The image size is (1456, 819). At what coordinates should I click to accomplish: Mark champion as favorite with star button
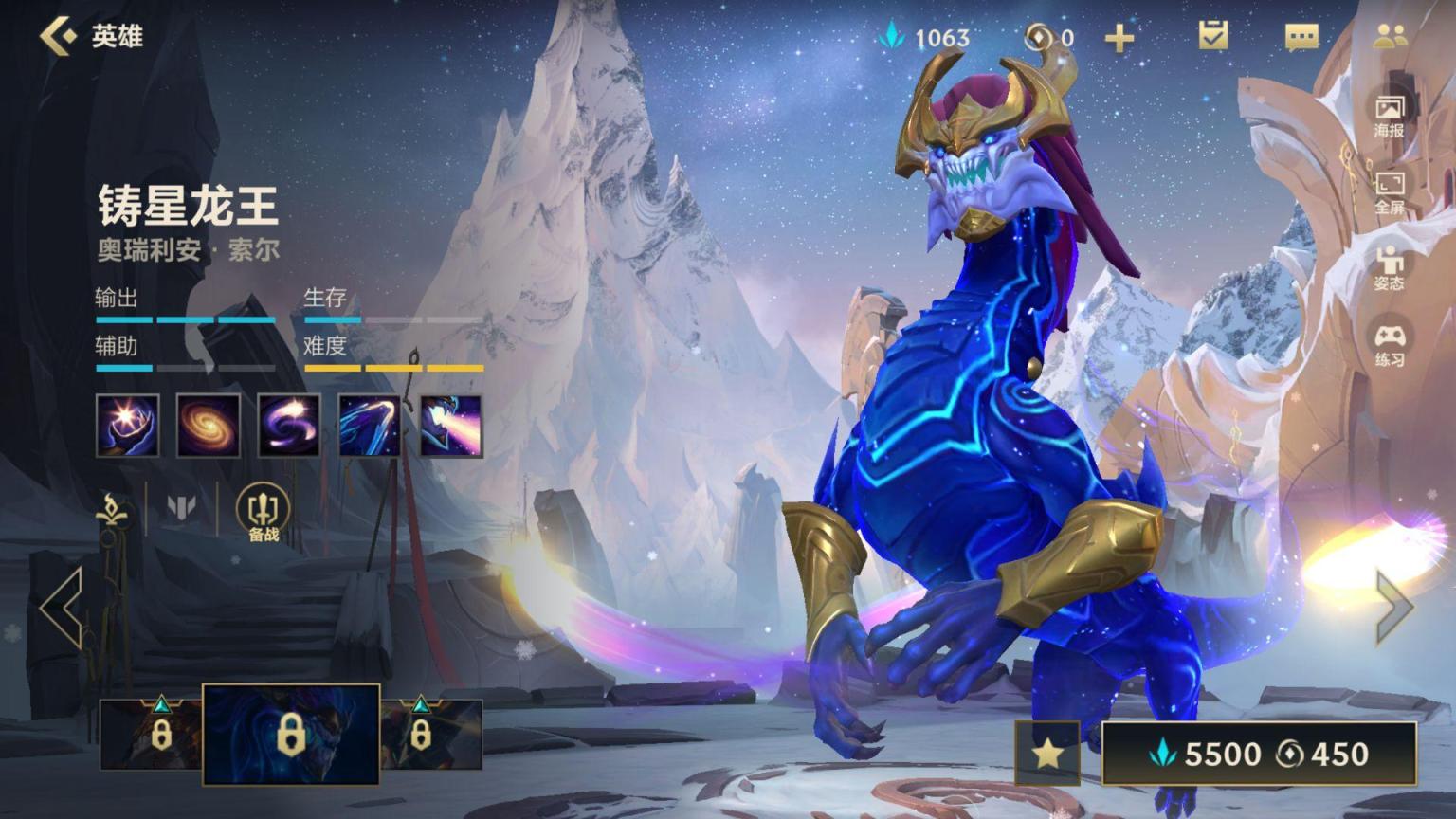click(1047, 754)
